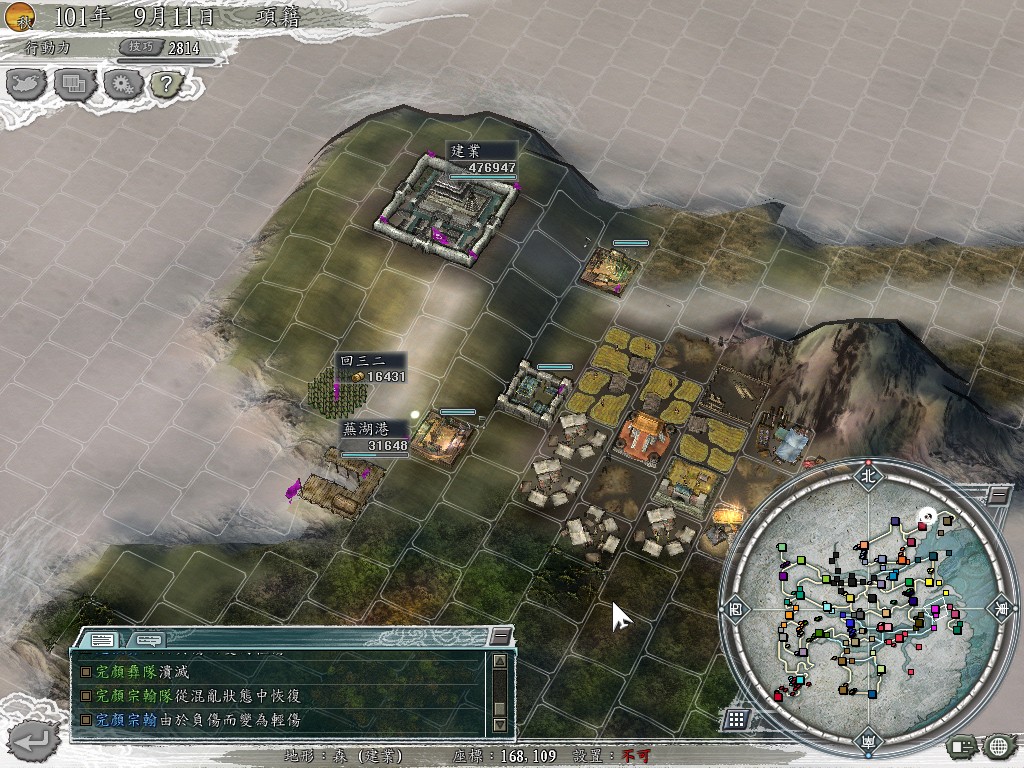Click the 技巧 technique points button

pyautogui.click(x=140, y=47)
